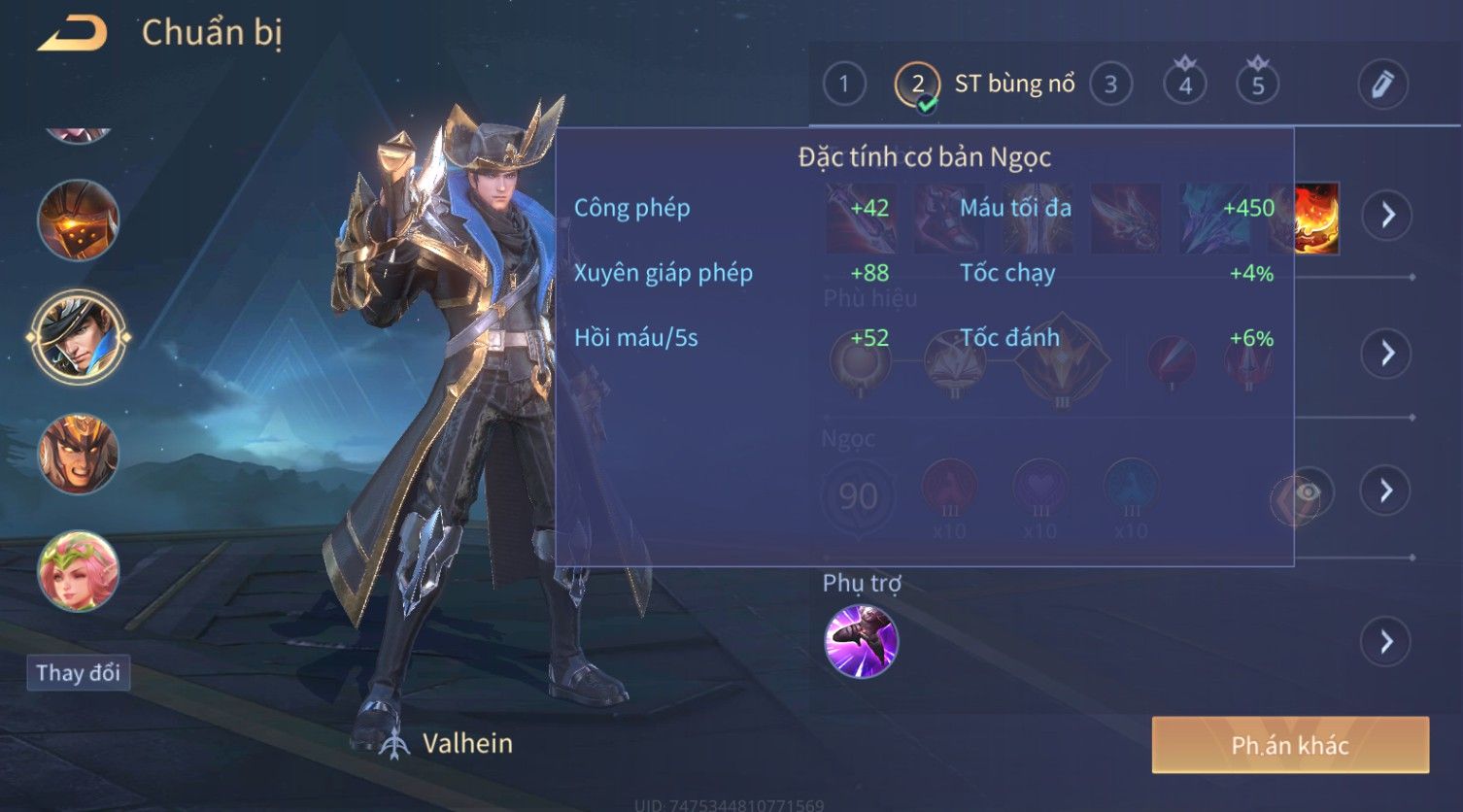Image resolution: width=1463 pixels, height=812 pixels.
Task: Choose the pink-haired flower hero portrait
Action: (x=78, y=571)
